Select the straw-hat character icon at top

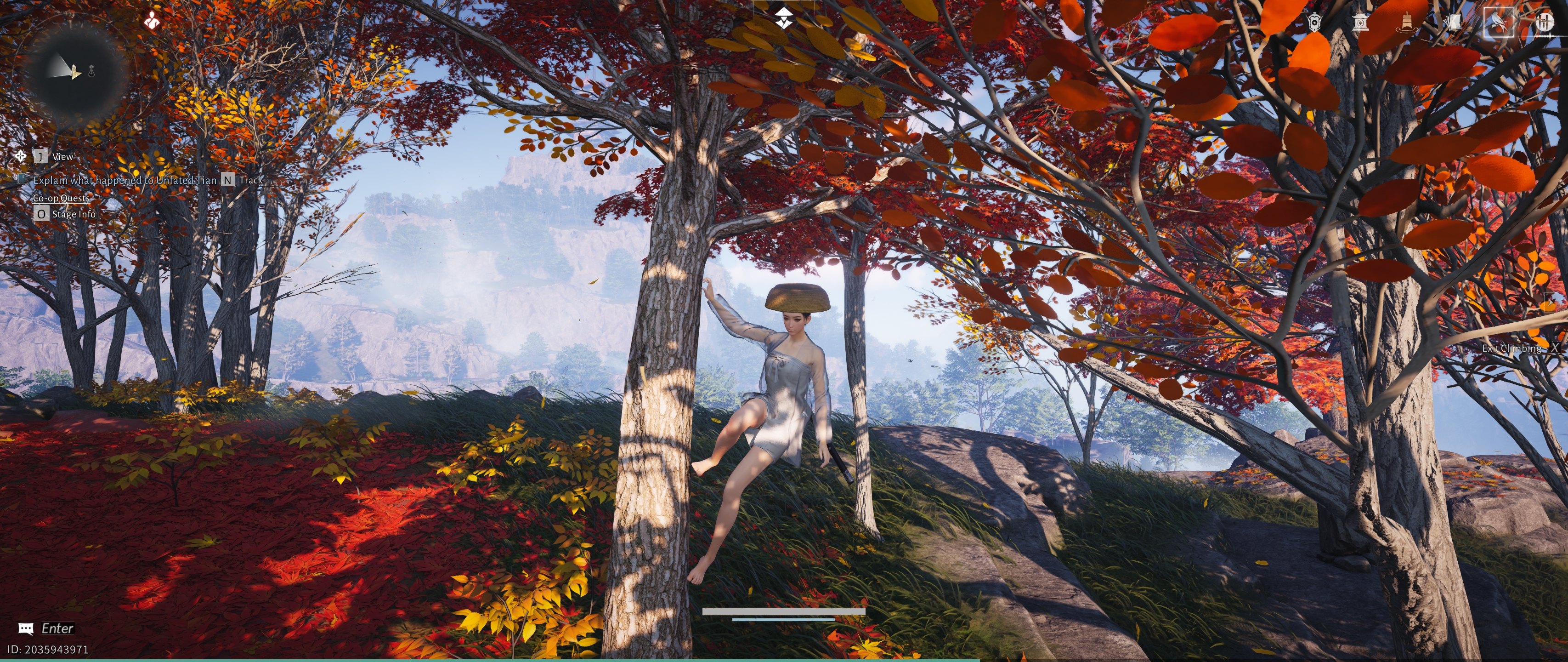click(784, 19)
